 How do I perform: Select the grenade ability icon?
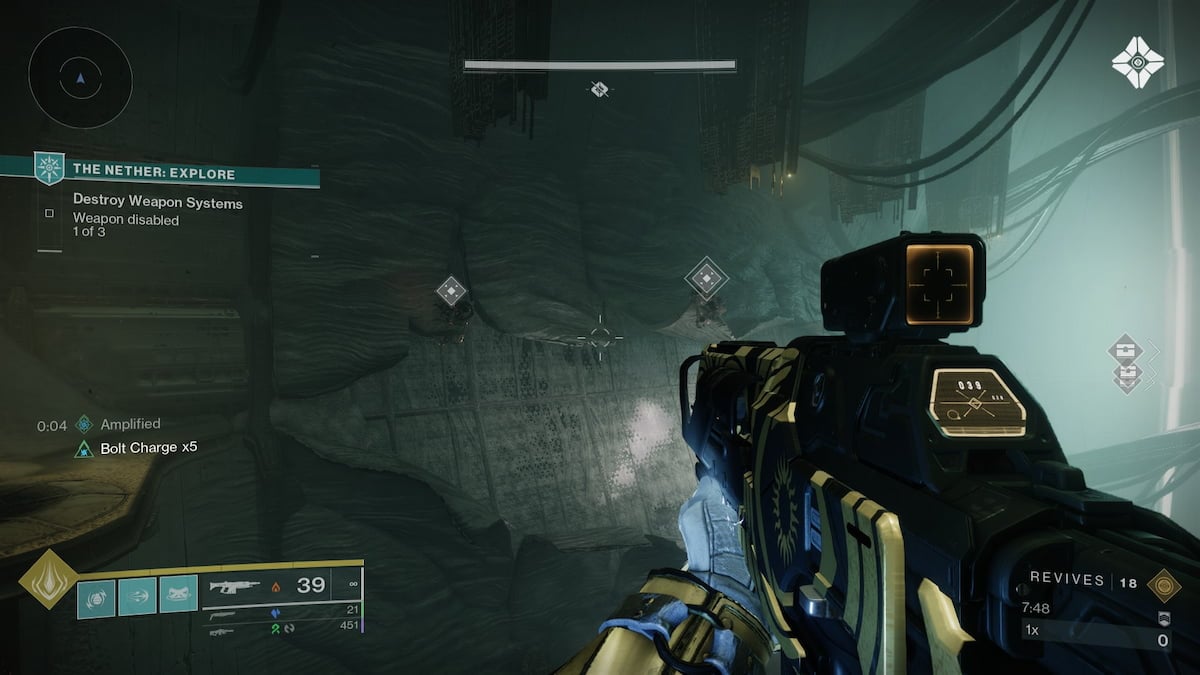click(97, 597)
